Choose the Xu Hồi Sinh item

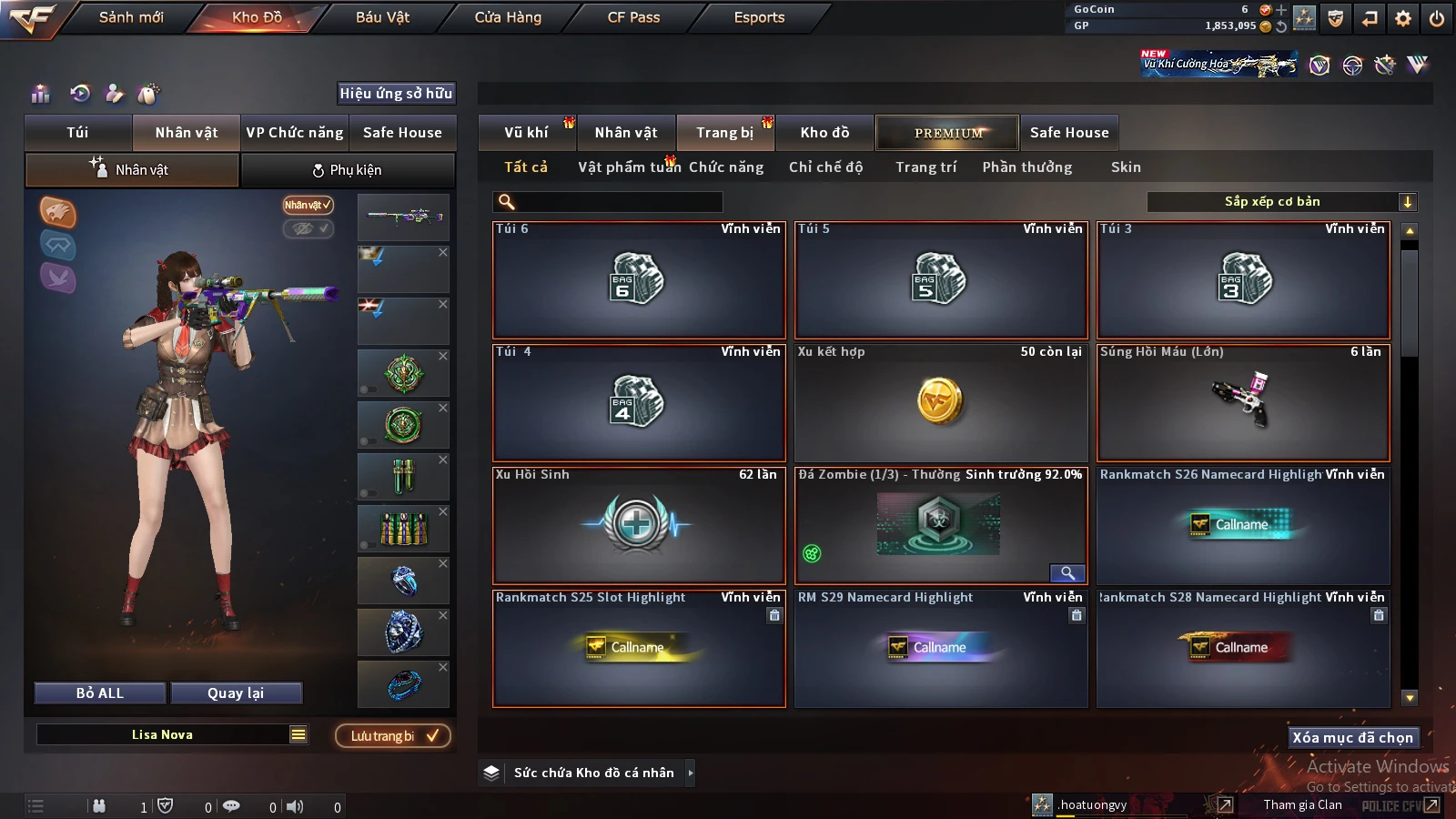click(x=638, y=525)
